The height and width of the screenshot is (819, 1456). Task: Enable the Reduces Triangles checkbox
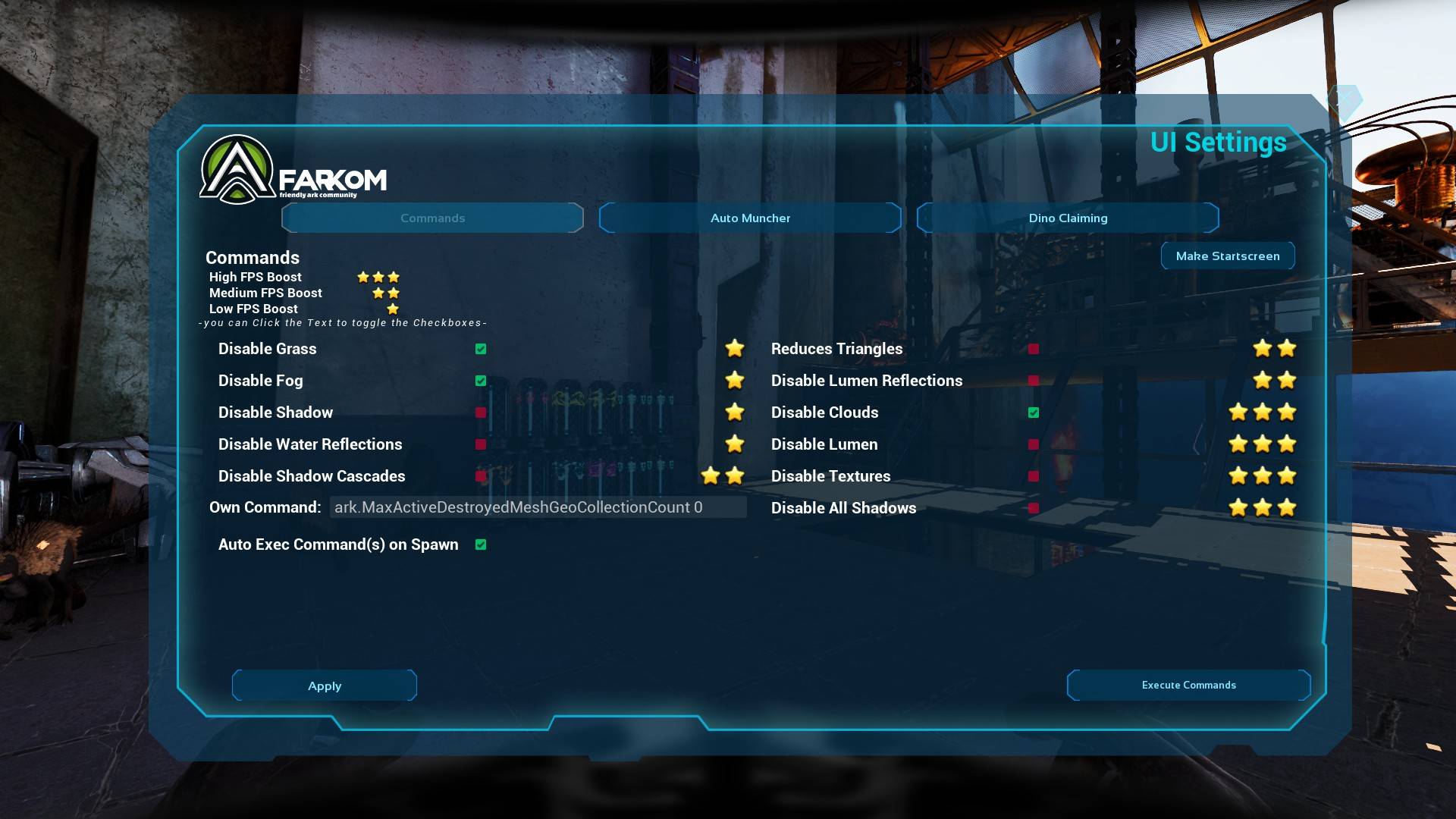[1034, 349]
